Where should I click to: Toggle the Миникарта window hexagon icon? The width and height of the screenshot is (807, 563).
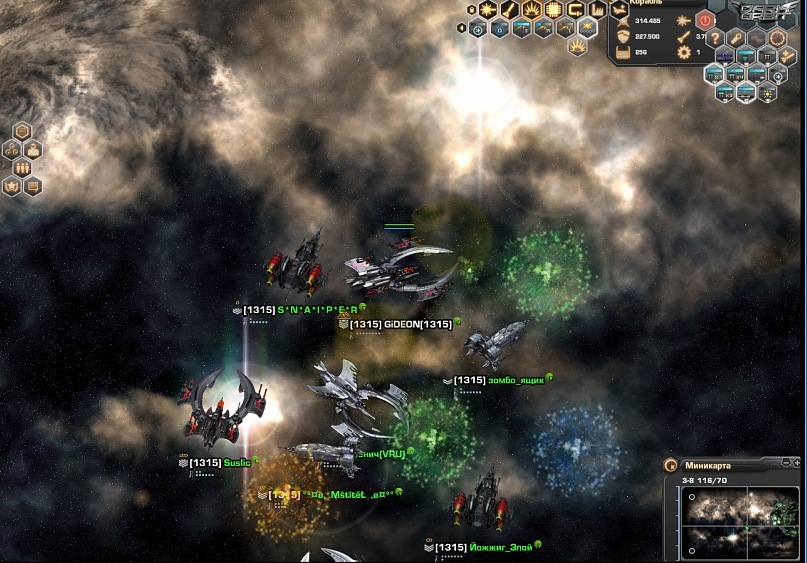tap(671, 465)
